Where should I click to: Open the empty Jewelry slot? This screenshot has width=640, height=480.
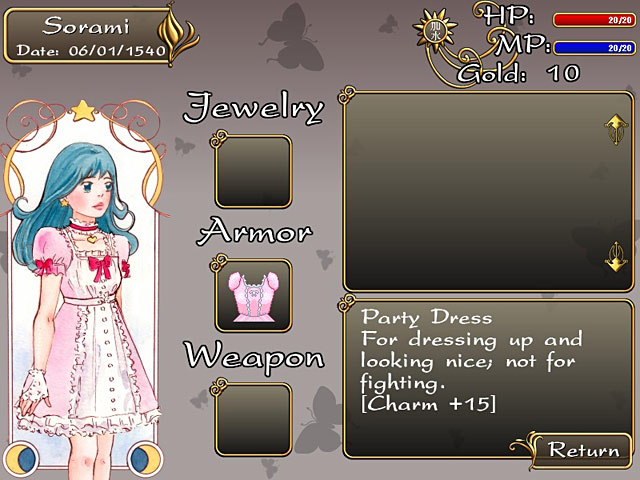coord(253,171)
